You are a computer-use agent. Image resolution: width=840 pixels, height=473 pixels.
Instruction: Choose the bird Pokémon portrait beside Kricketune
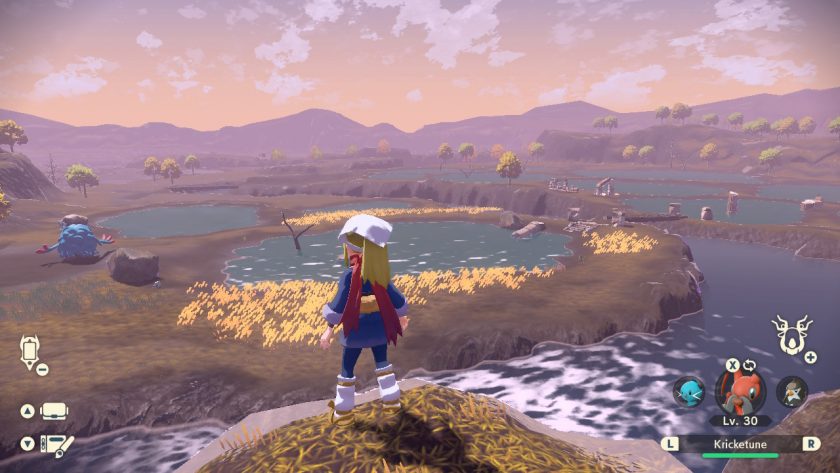pos(792,392)
